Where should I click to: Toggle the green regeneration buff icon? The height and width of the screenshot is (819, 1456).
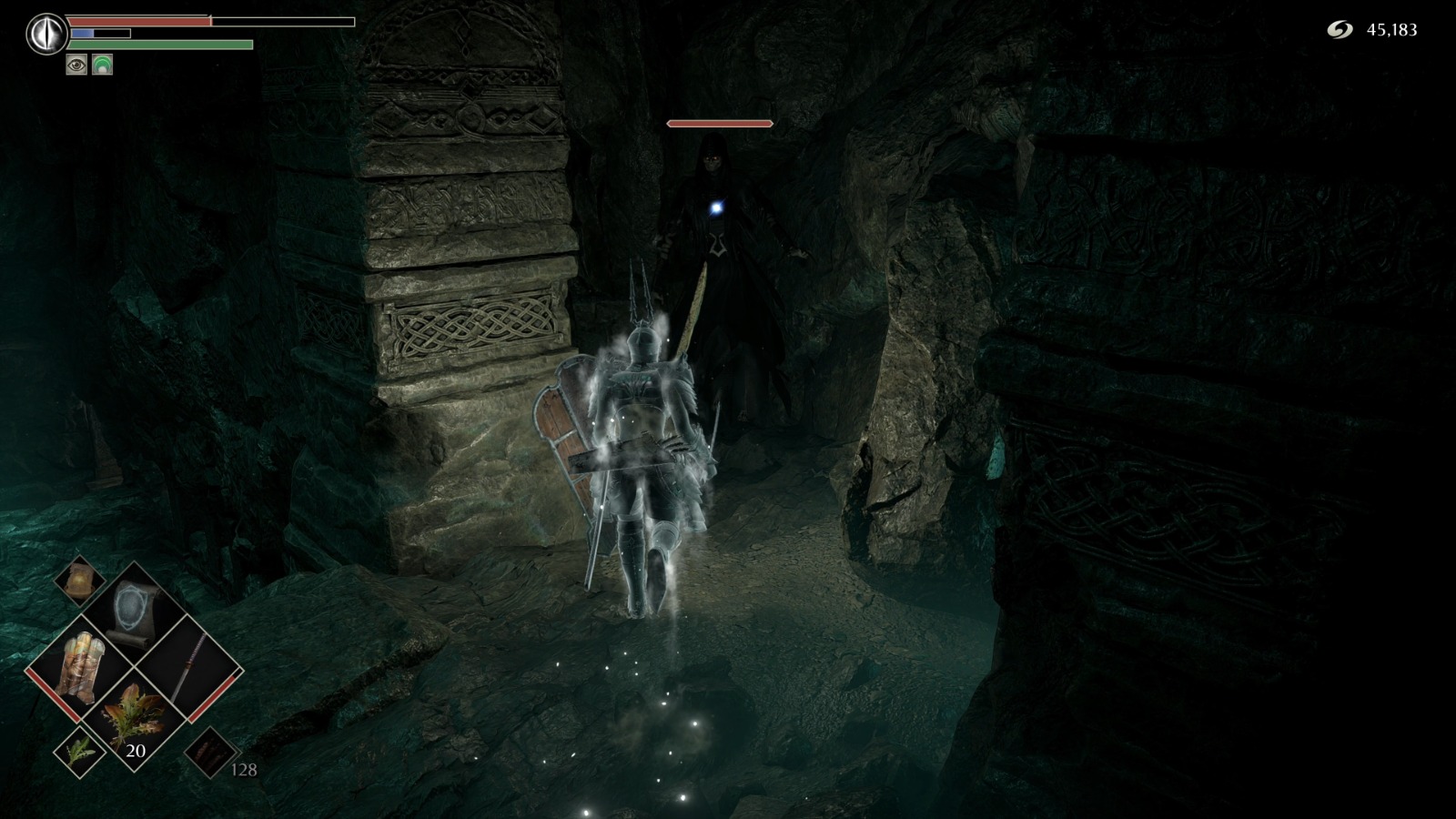(x=103, y=64)
